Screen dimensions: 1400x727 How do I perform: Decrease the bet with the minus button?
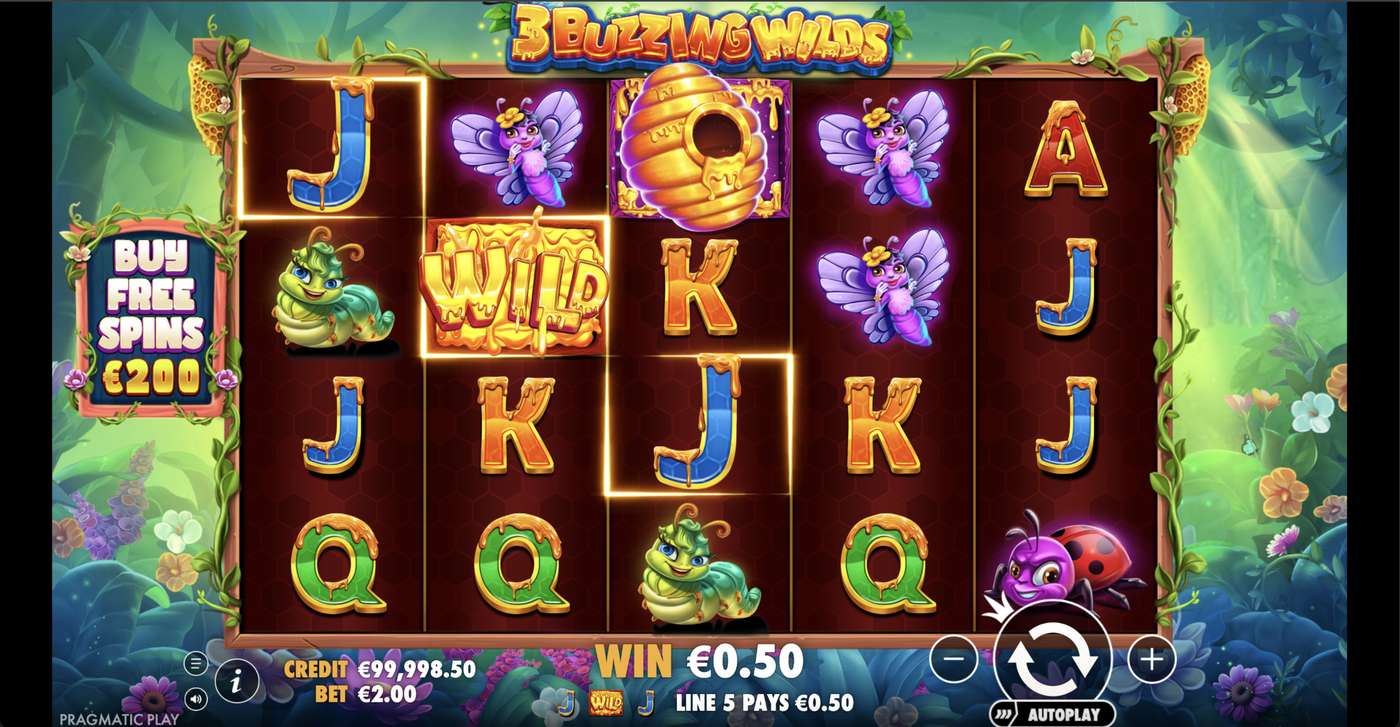click(x=956, y=659)
